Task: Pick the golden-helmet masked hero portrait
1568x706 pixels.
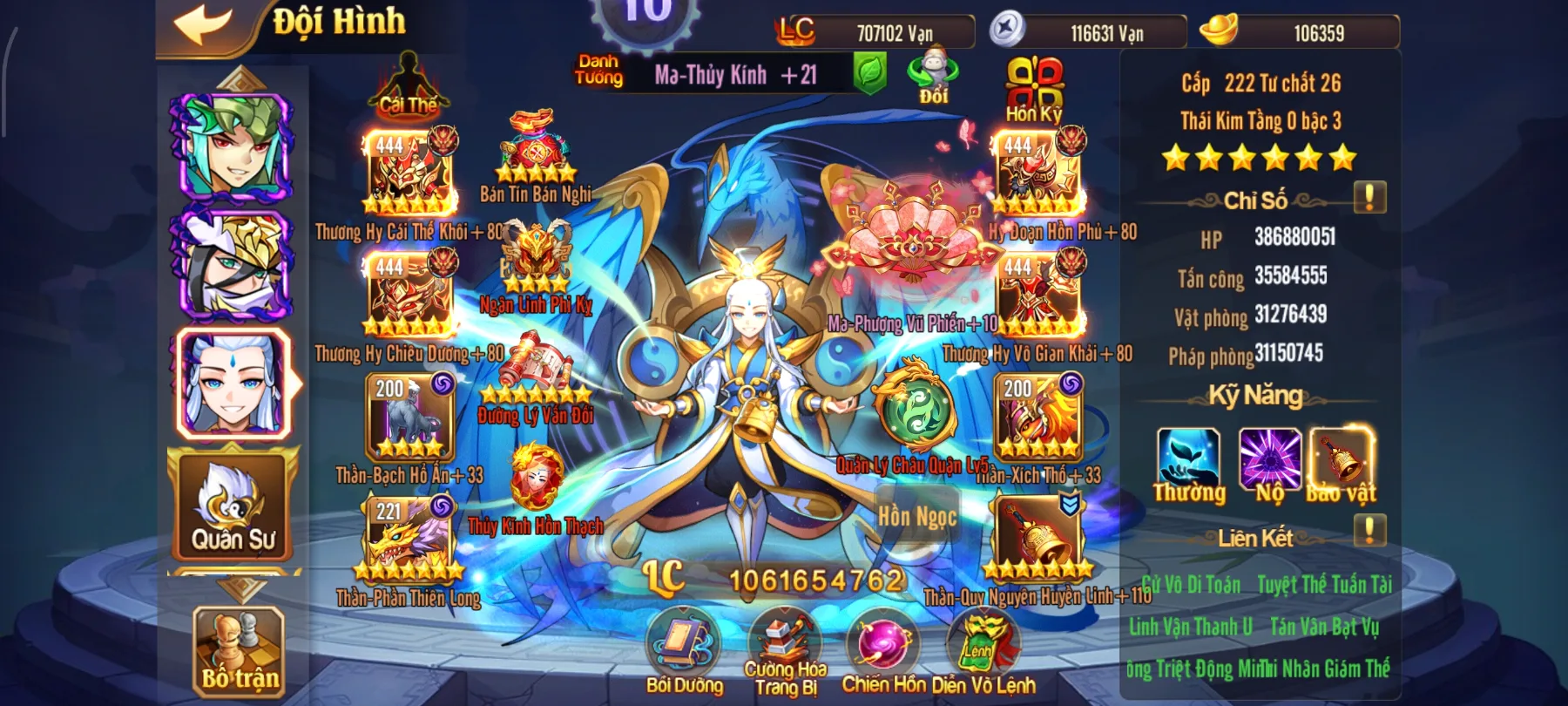Action: 233,264
